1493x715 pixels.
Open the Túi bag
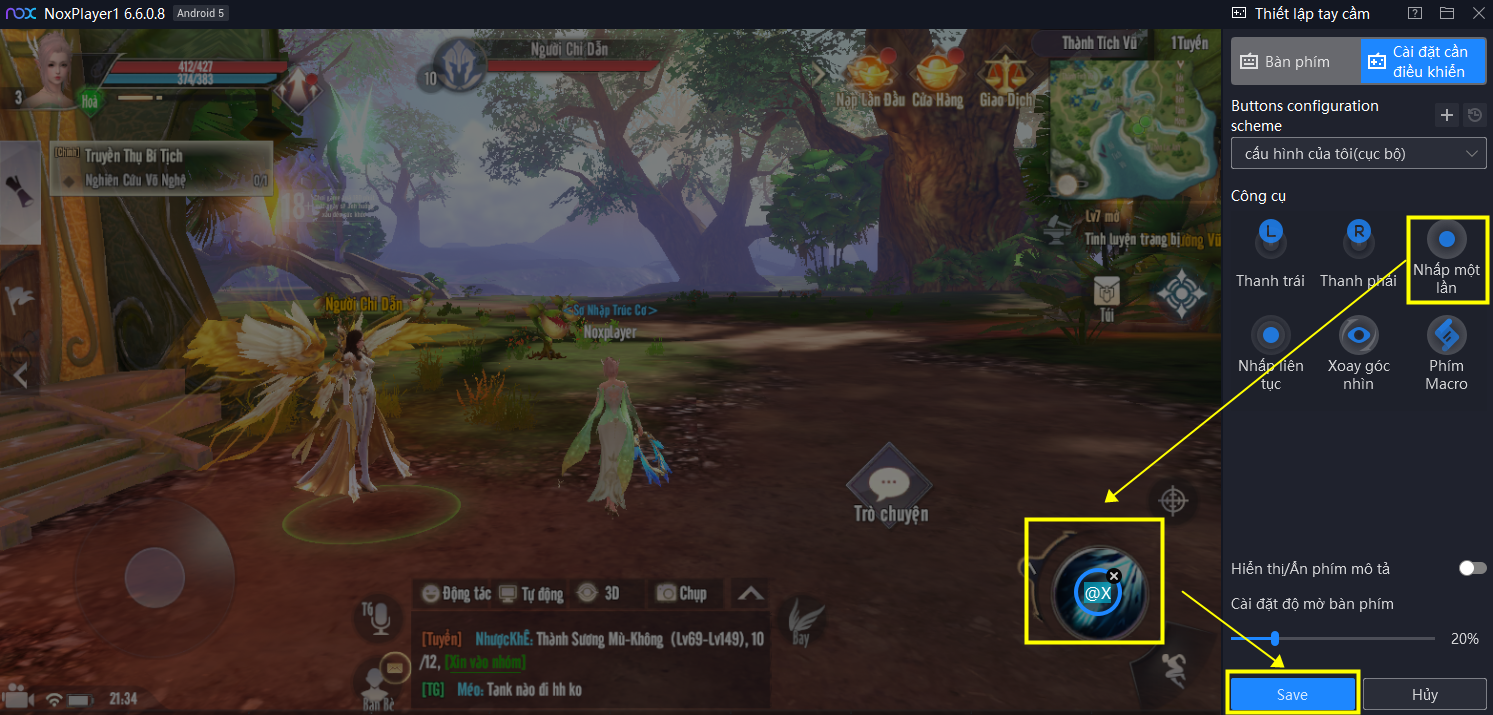coord(1107,296)
